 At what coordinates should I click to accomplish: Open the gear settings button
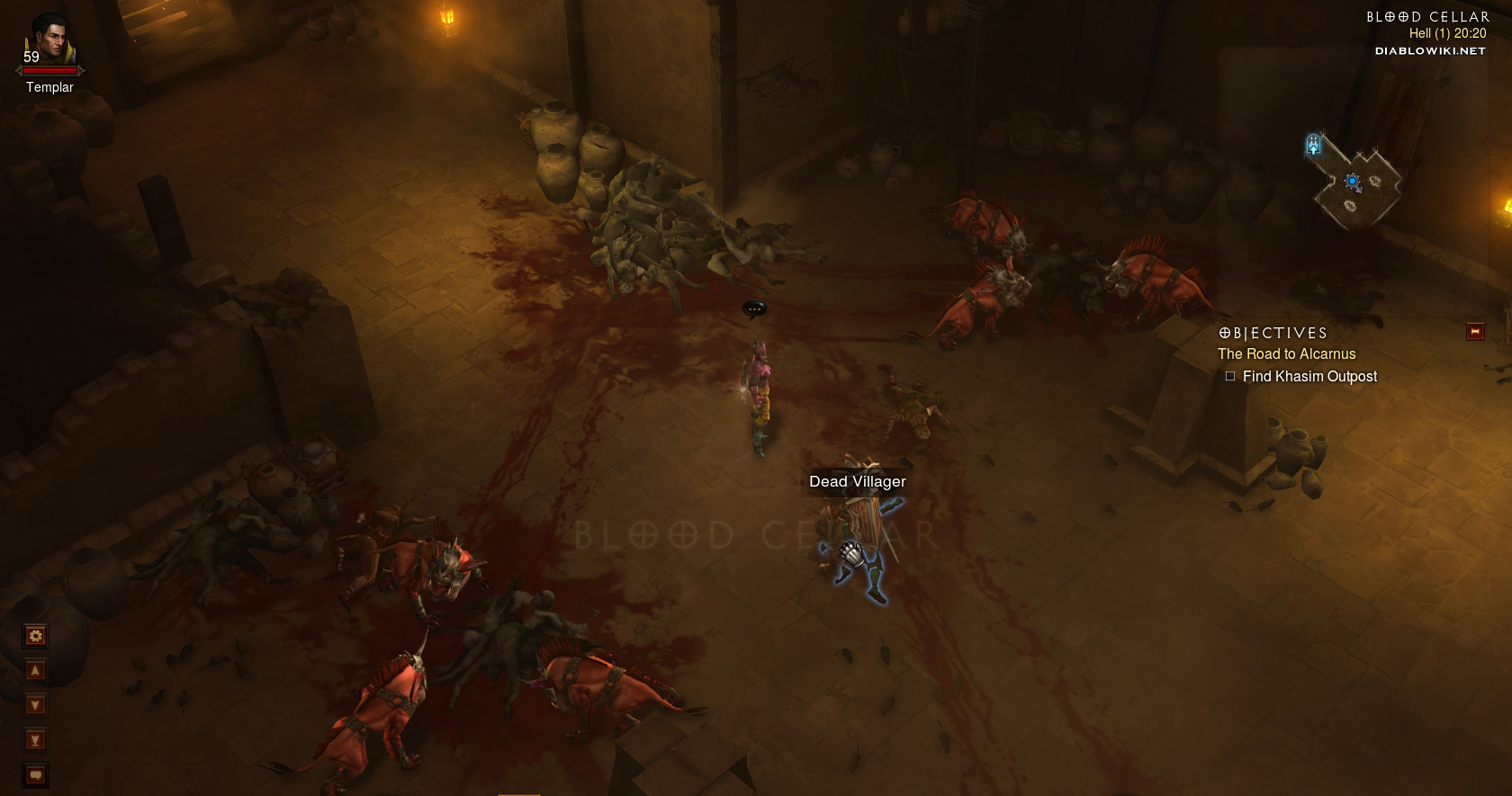coord(35,637)
